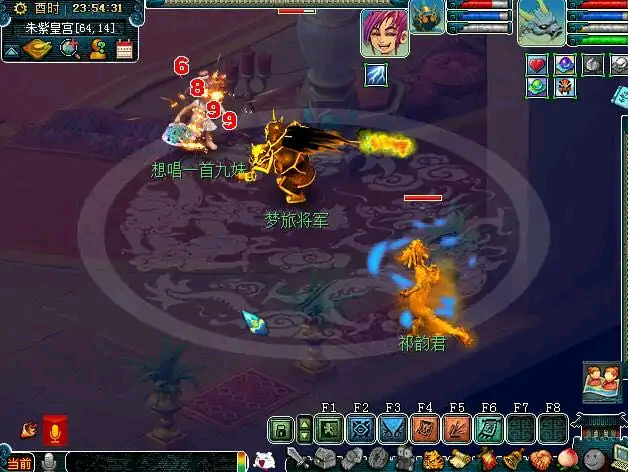Open the calendar events icon
The width and height of the screenshot is (628, 472).
124,48
